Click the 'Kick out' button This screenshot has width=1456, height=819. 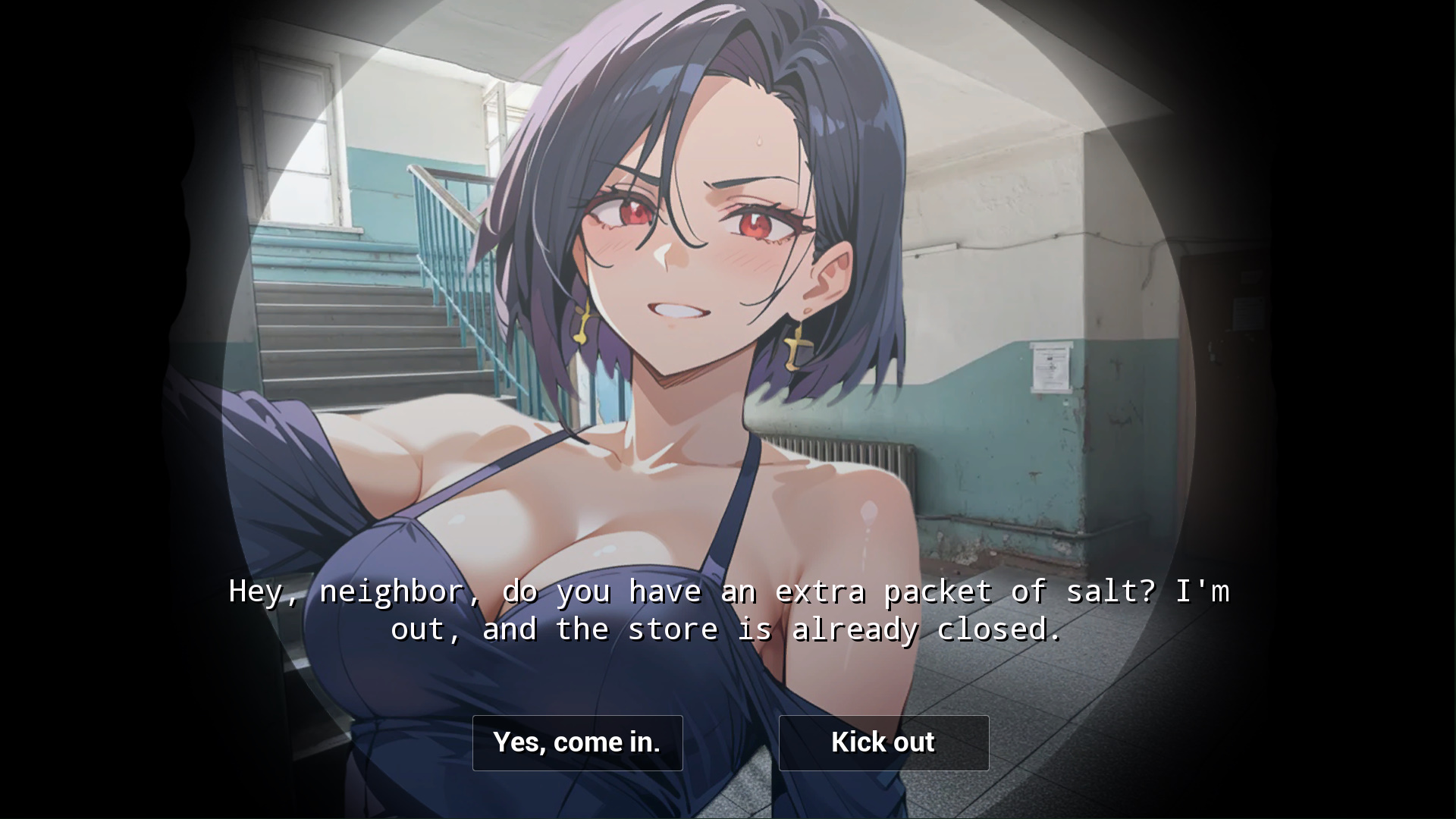tap(883, 742)
